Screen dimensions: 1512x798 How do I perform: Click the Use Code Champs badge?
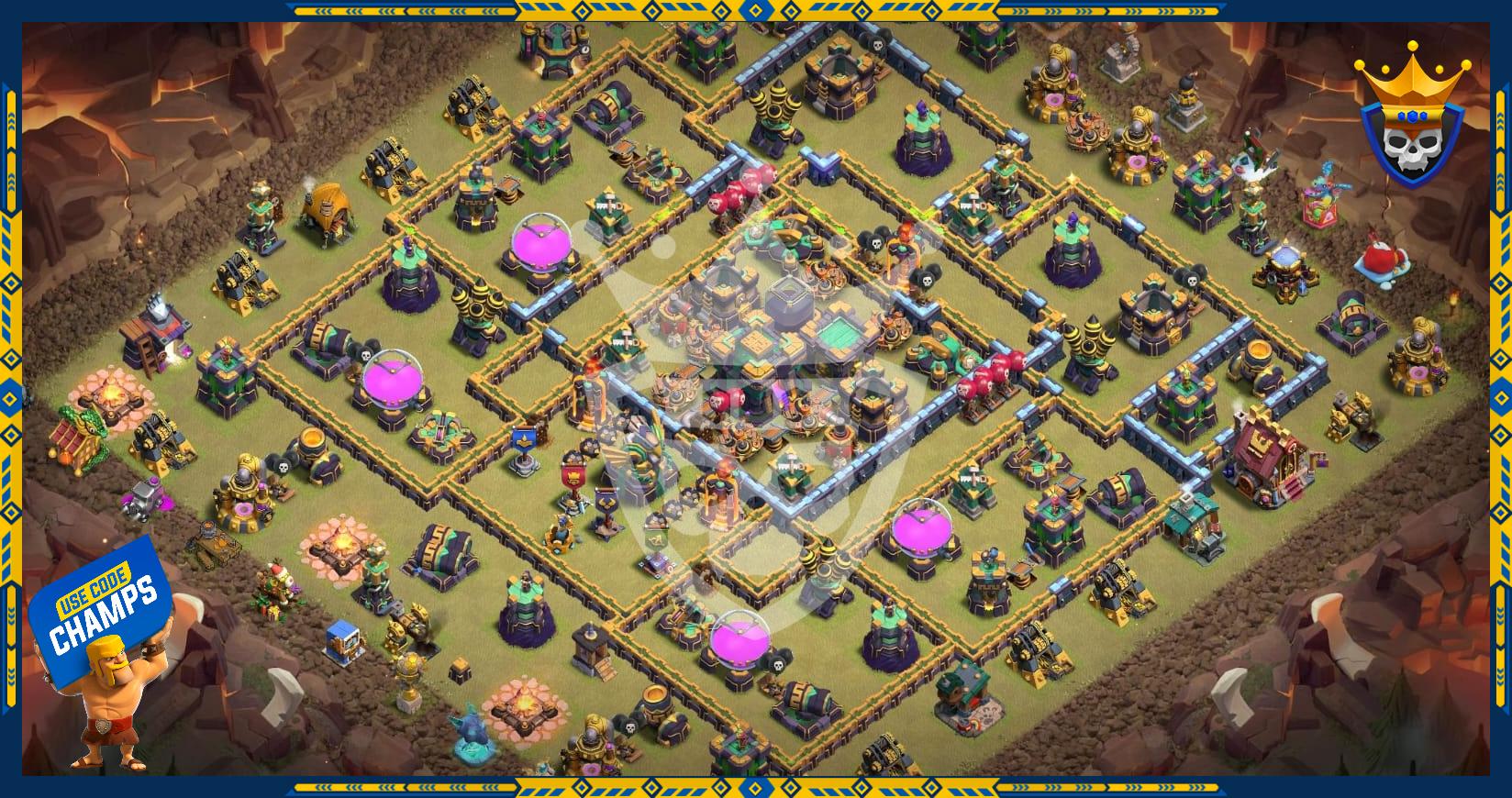point(101,610)
